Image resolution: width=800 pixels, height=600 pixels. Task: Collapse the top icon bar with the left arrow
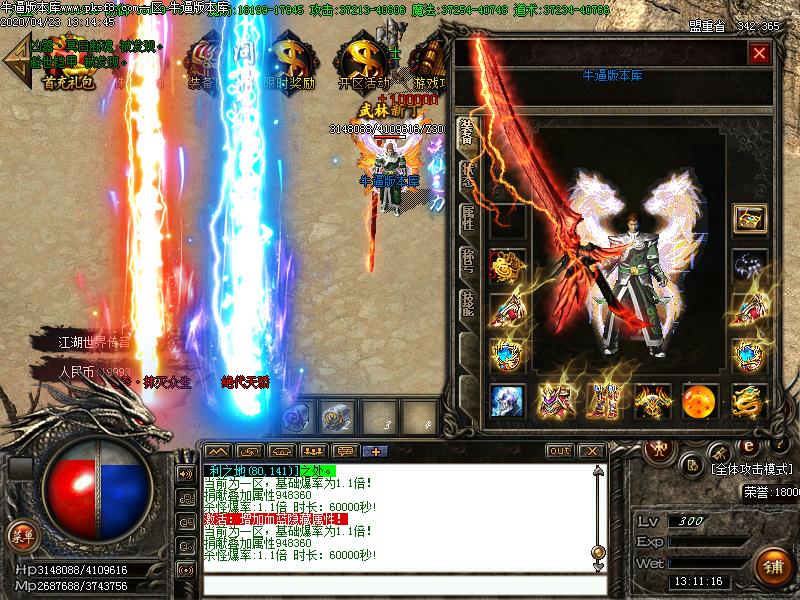pyautogui.click(x=15, y=66)
